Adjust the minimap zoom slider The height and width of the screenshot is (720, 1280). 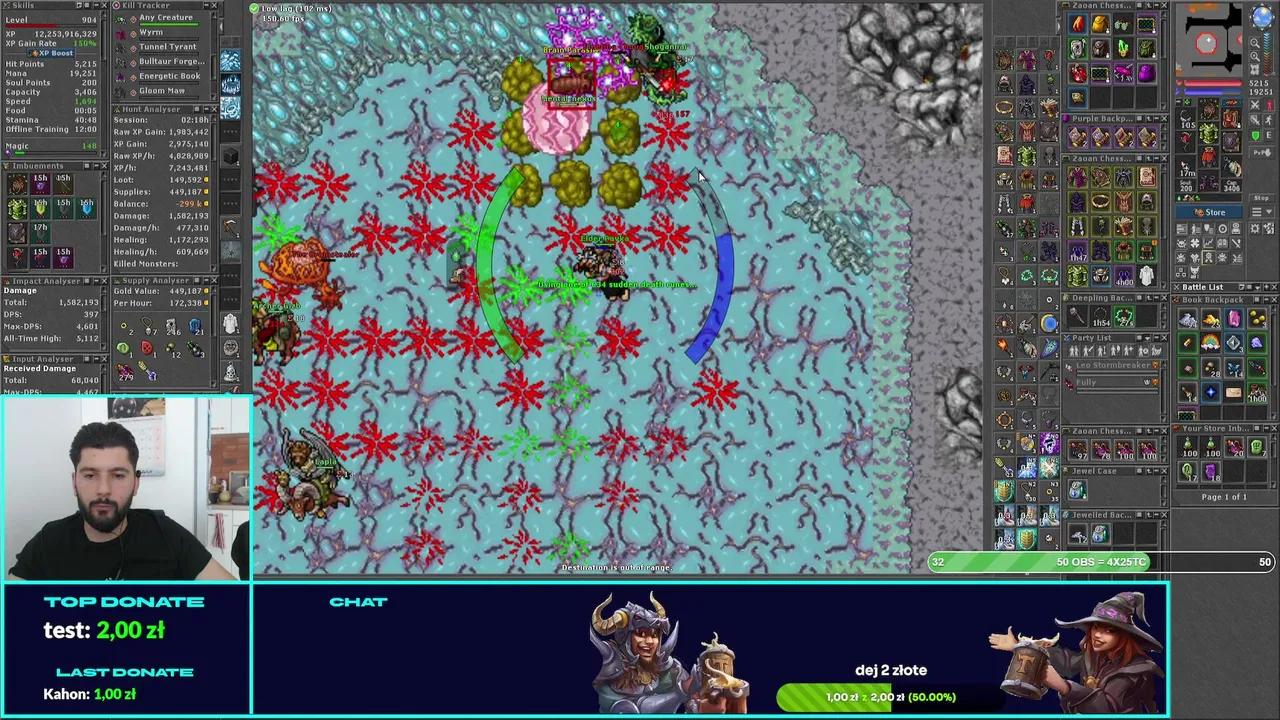point(1266,52)
